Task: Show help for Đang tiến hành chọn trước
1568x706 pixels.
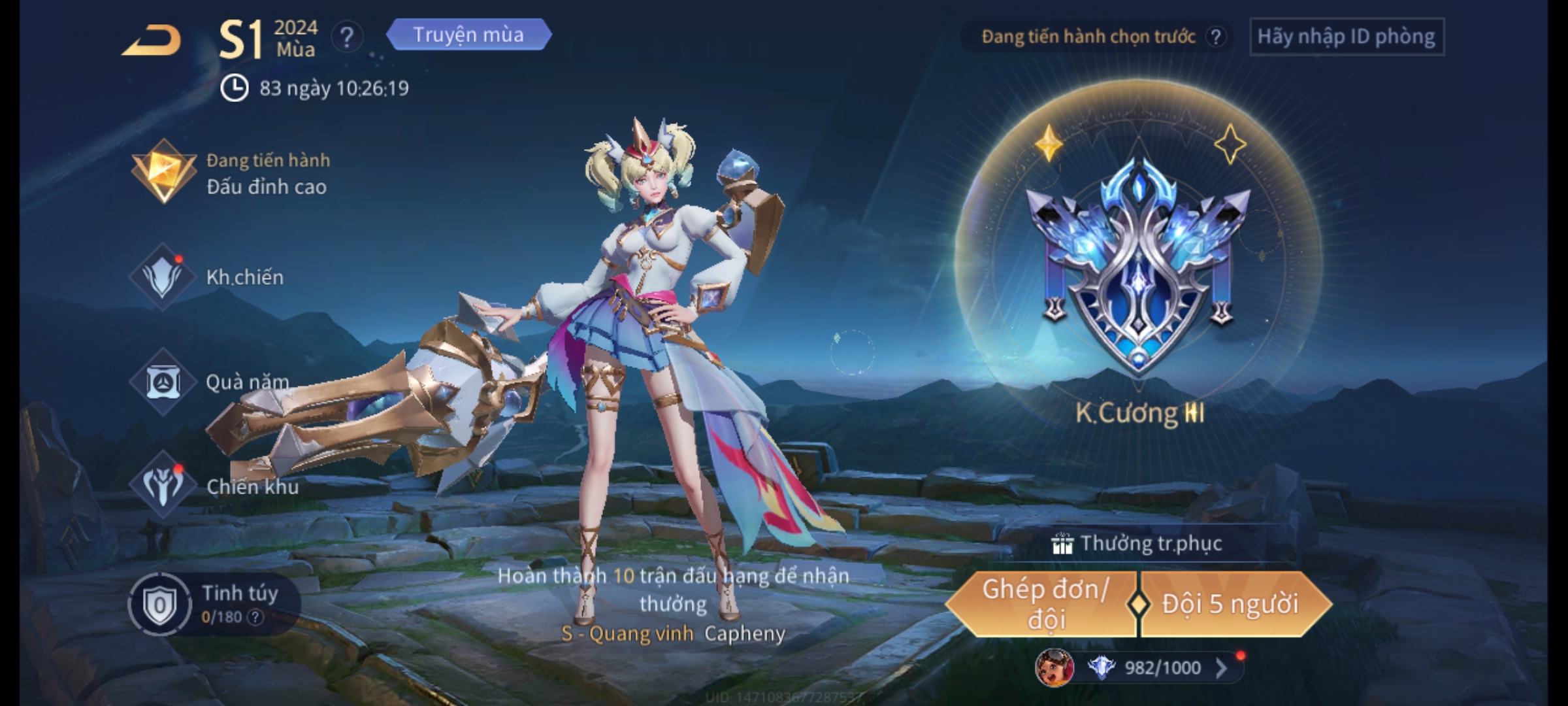Action: pyautogui.click(x=1215, y=37)
